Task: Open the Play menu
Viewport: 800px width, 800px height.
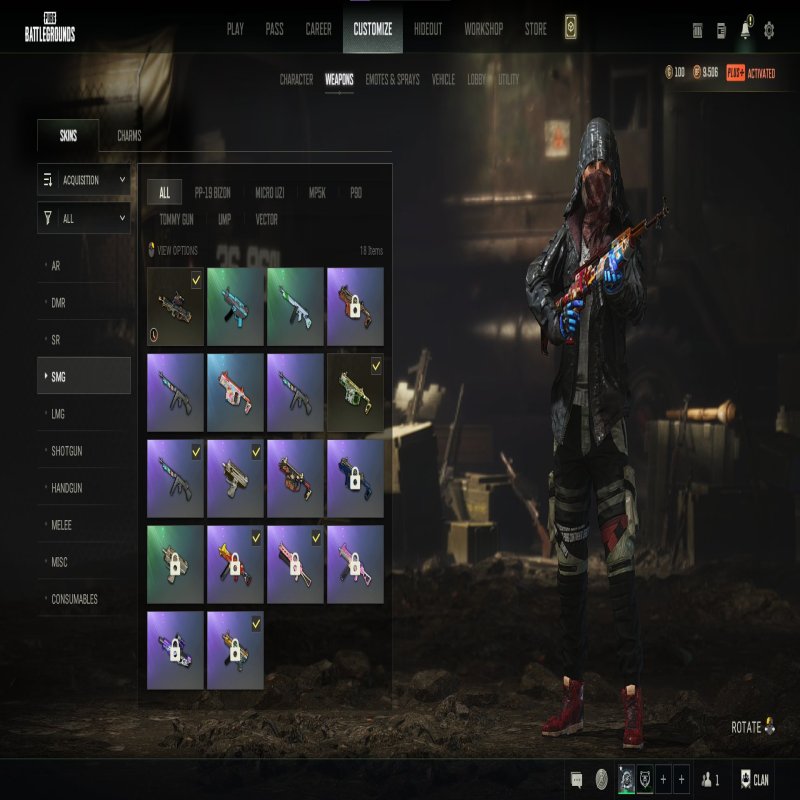Action: point(235,29)
